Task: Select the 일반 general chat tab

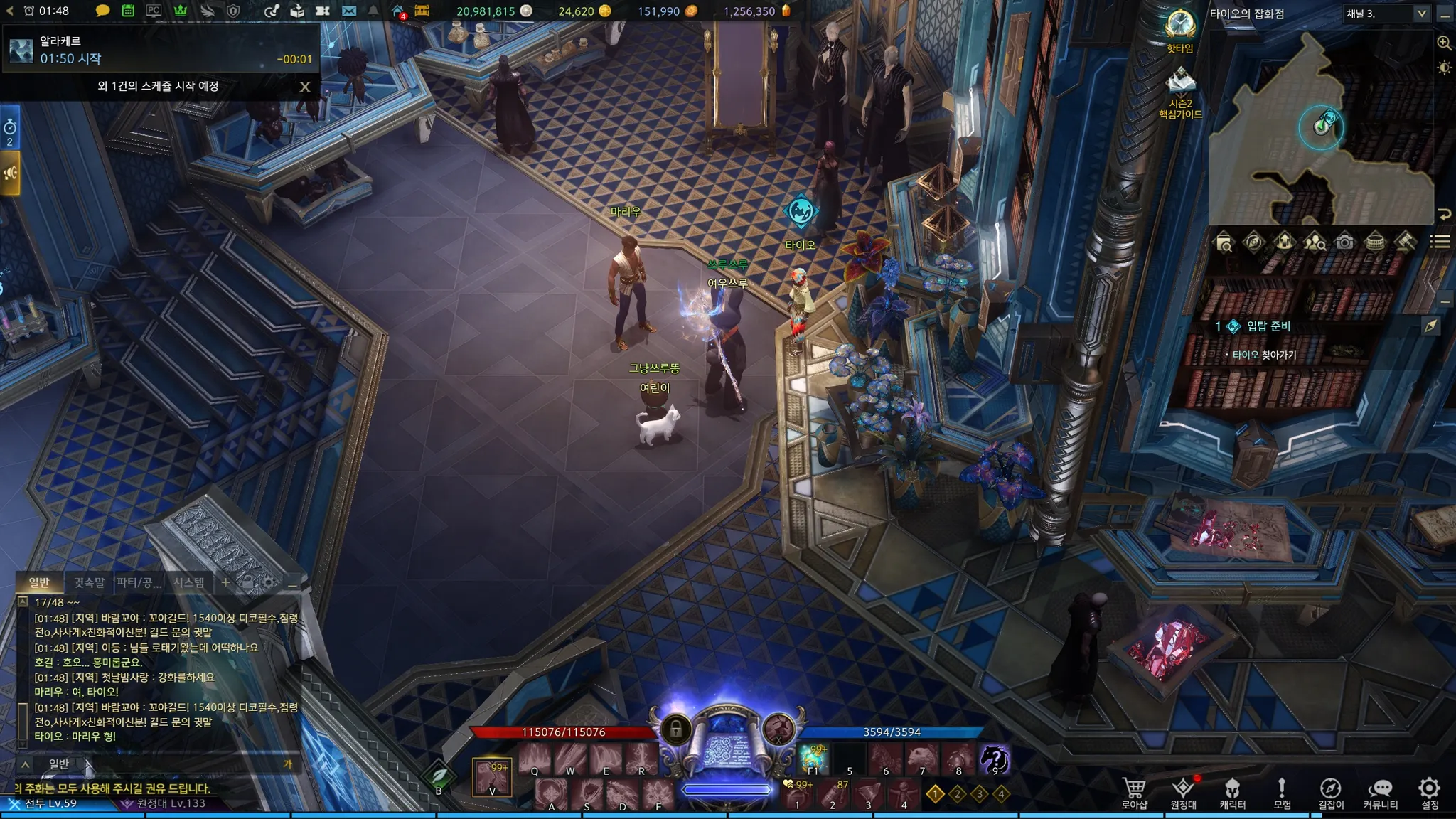Action: coord(39,582)
